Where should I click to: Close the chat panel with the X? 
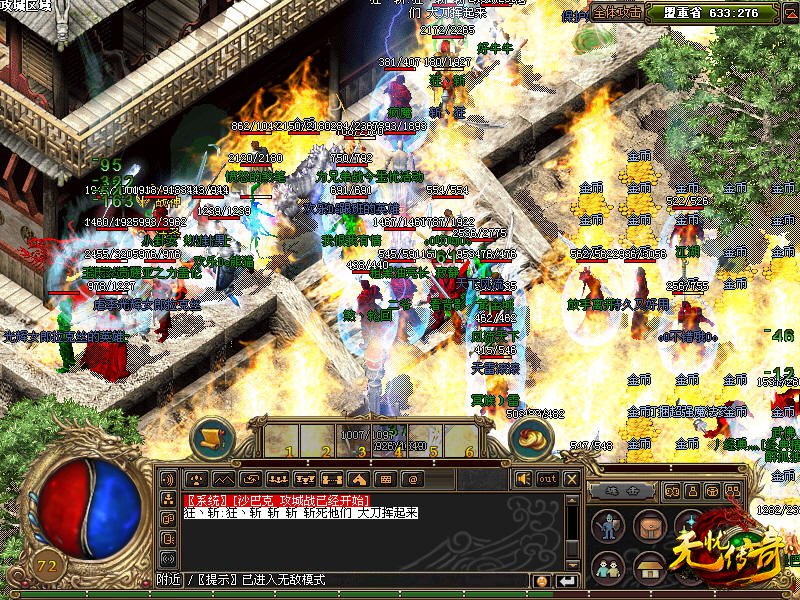pyautogui.click(x=571, y=479)
